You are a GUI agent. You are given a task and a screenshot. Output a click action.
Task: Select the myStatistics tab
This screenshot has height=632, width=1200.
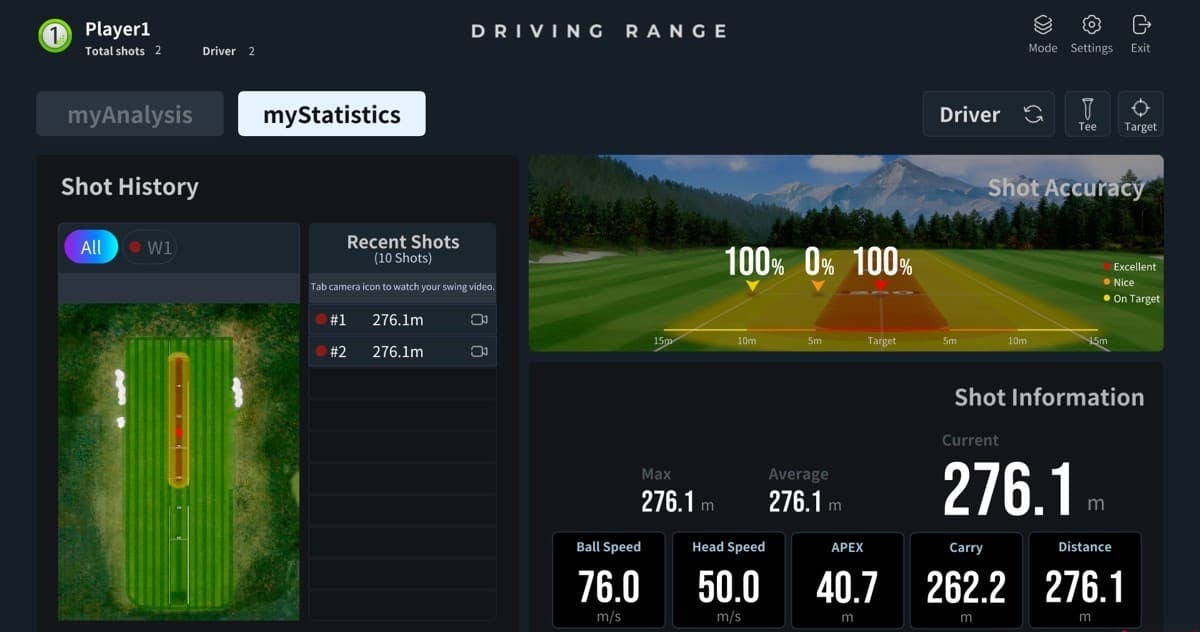tap(331, 114)
